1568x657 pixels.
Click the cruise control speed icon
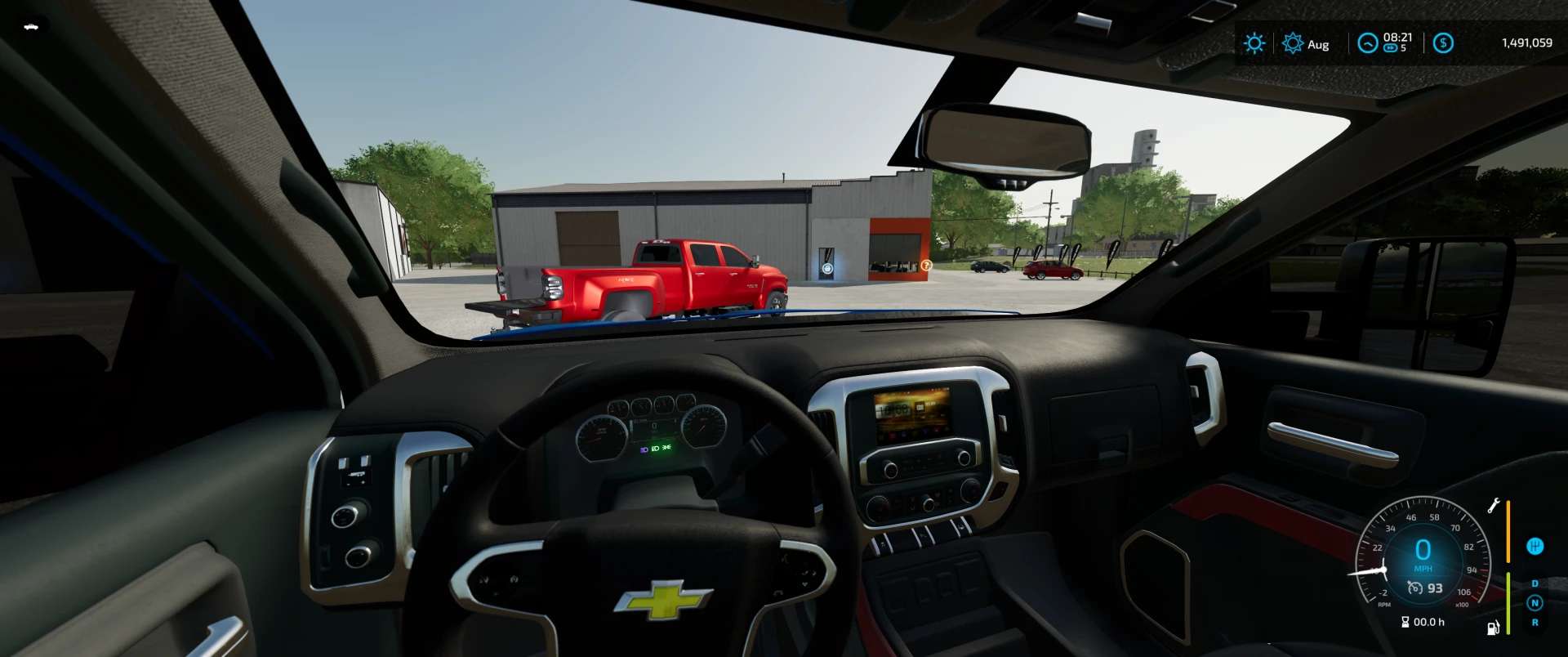[1415, 588]
